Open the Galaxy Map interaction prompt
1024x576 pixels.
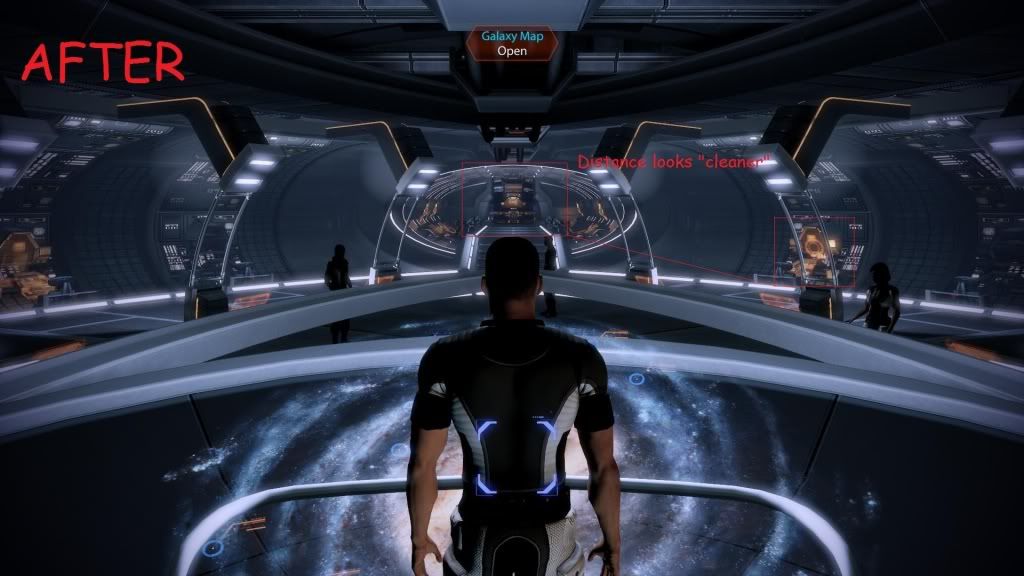(510, 42)
